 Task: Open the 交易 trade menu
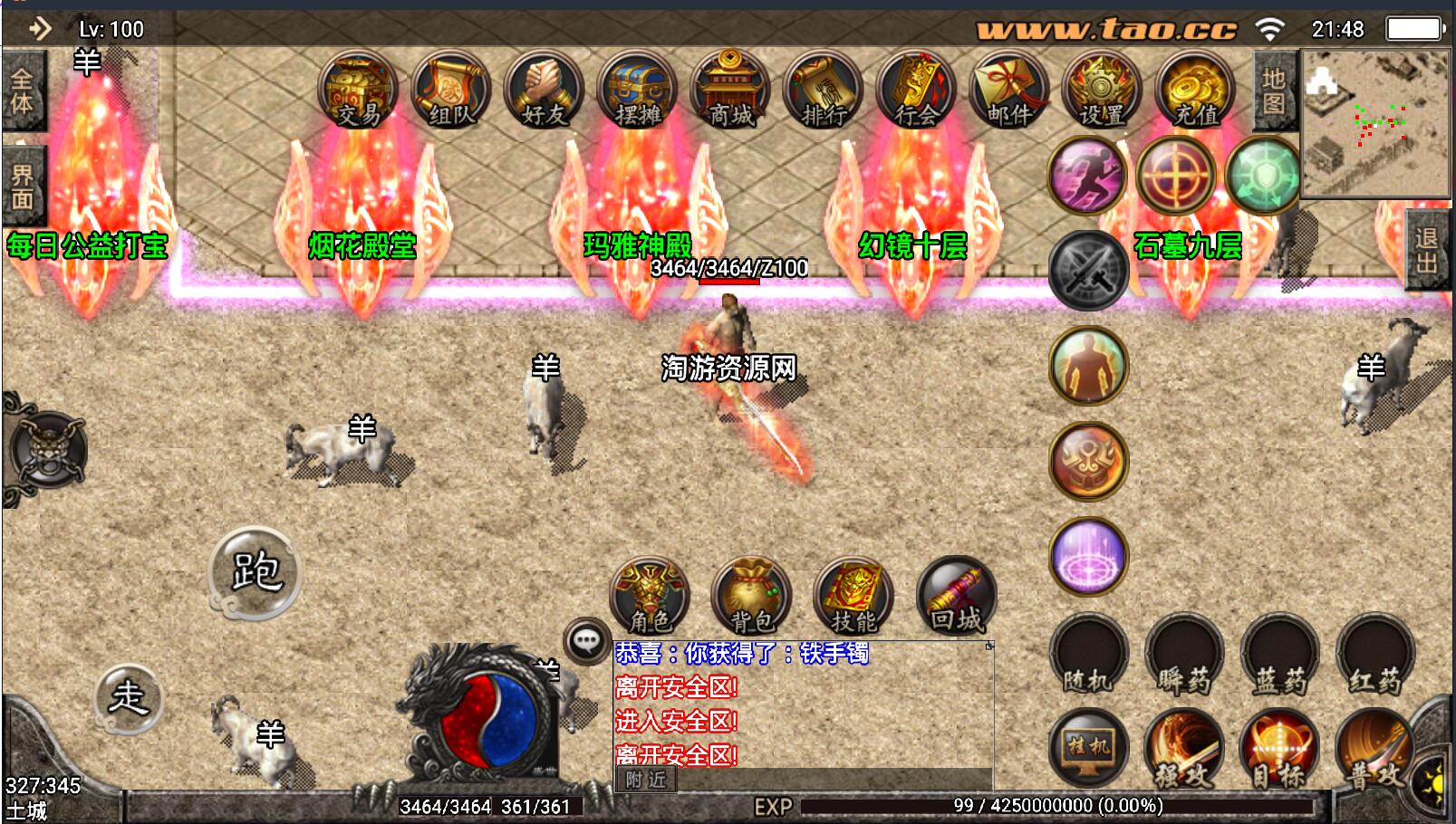point(359,91)
